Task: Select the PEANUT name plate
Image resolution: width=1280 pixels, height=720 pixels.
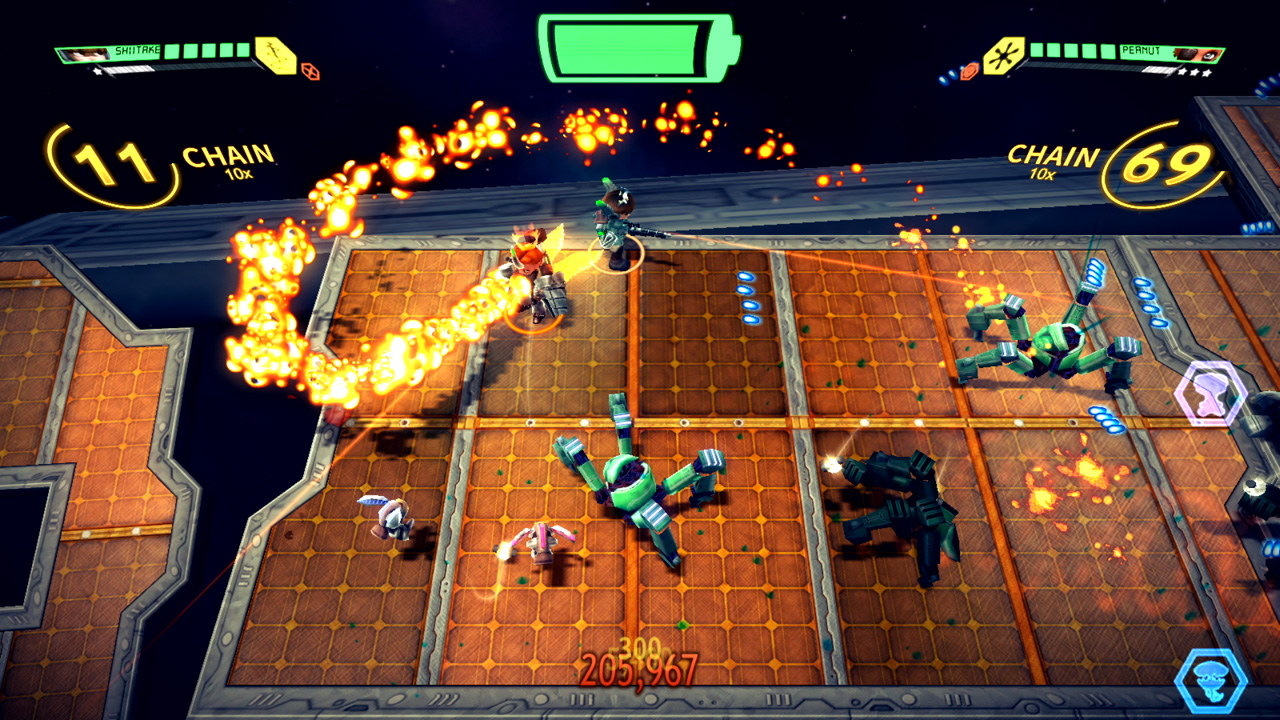Action: pos(1140,50)
